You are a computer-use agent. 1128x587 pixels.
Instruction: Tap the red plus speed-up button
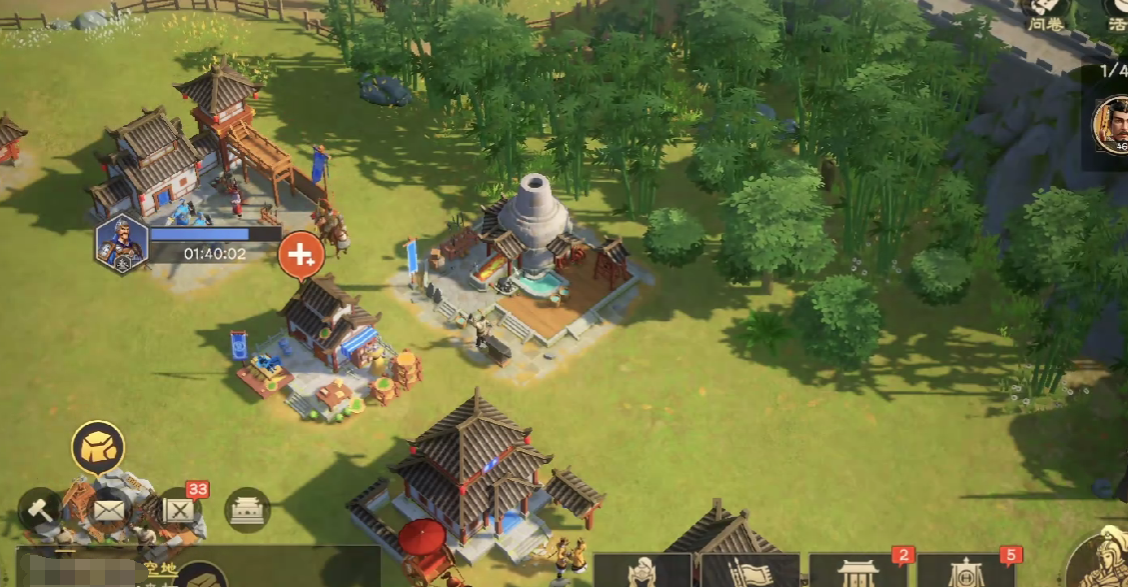click(300, 255)
